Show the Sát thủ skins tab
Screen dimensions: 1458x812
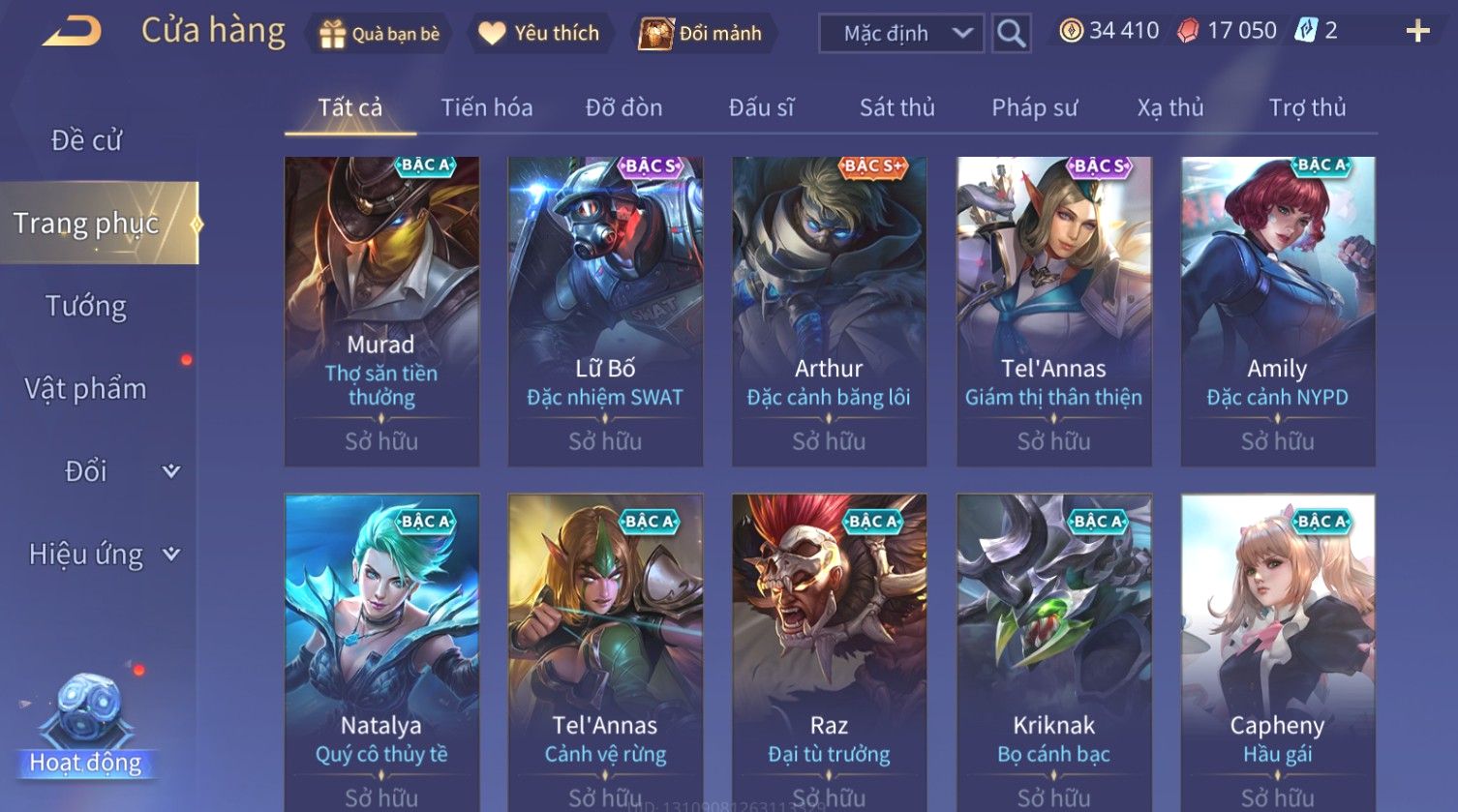pyautogui.click(x=896, y=107)
